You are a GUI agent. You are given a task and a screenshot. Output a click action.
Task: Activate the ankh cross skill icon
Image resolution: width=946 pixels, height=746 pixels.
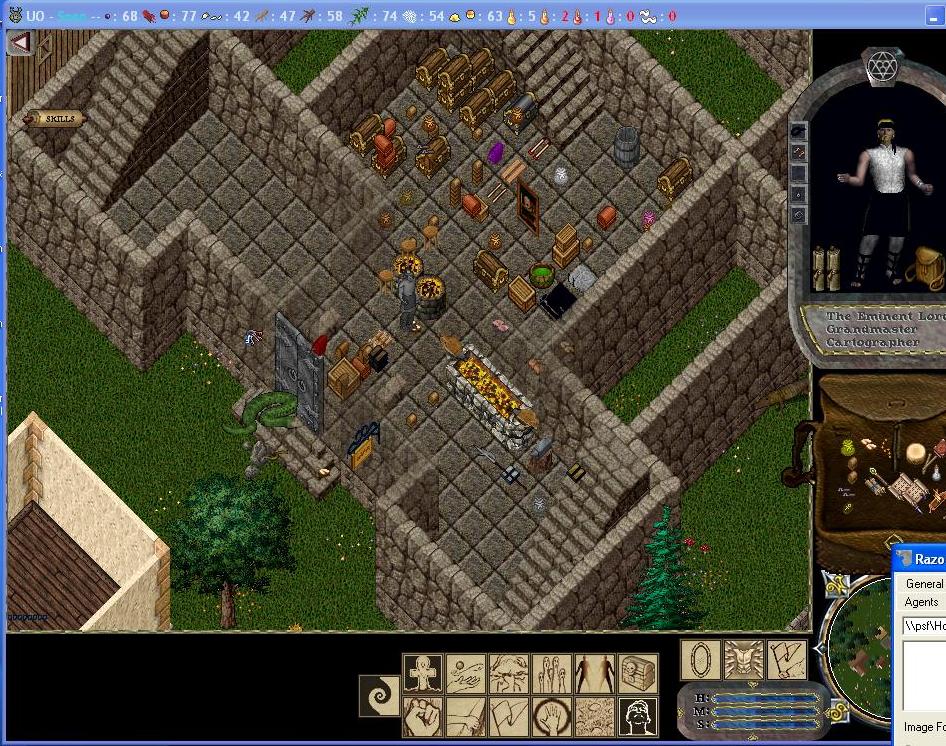click(x=423, y=674)
